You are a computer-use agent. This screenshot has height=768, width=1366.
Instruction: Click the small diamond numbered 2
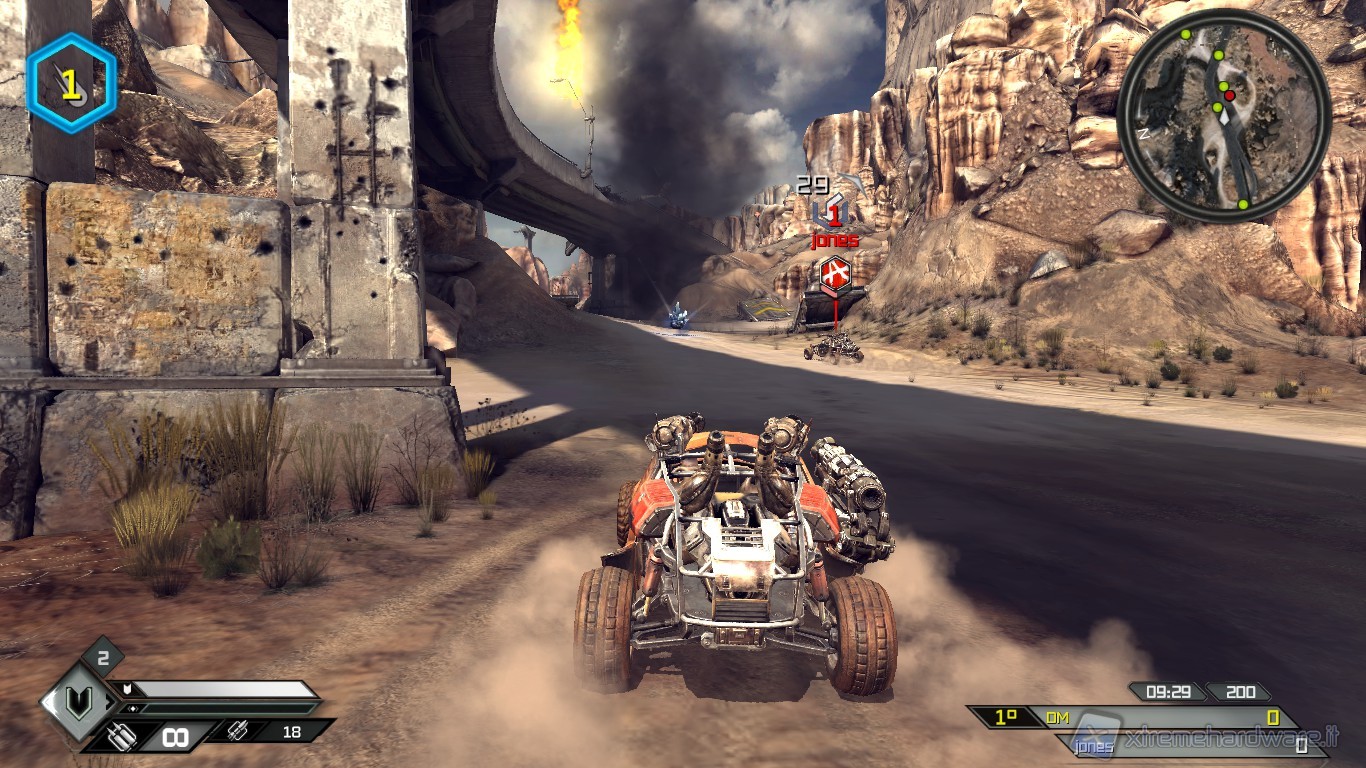[103, 657]
